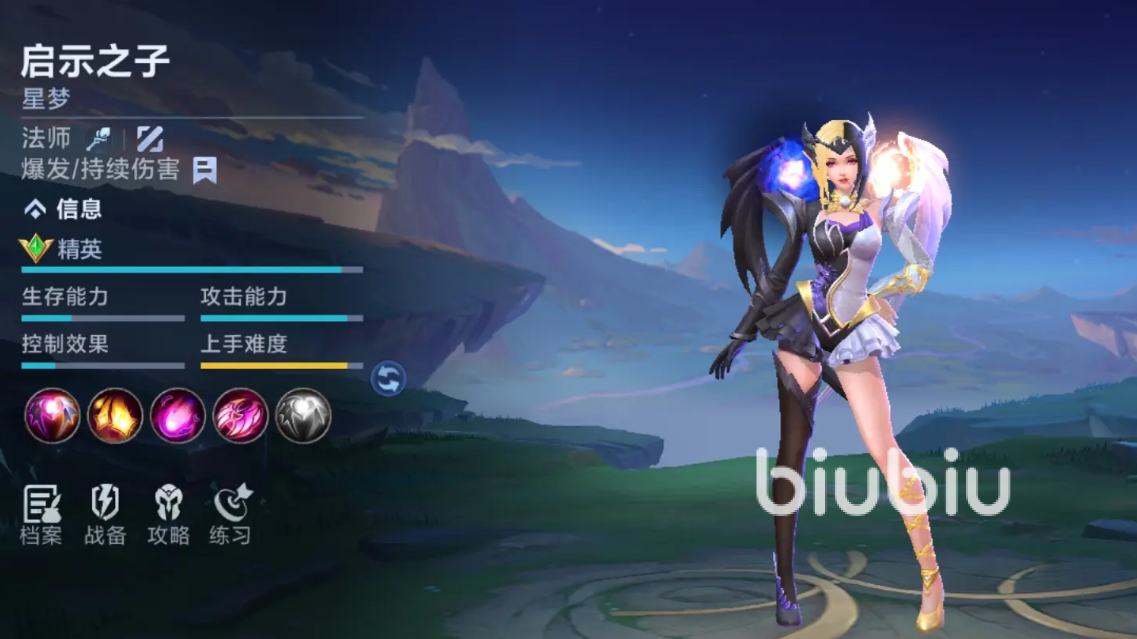Screen dimensions: 1137x639
Task: Start 练习 practice mode
Action: (x=231, y=515)
